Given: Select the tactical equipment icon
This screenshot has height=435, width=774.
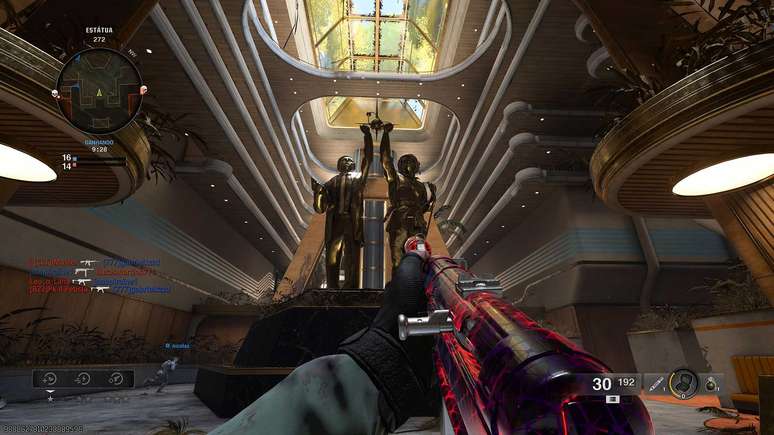Looking at the screenshot, I should (x=655, y=383).
